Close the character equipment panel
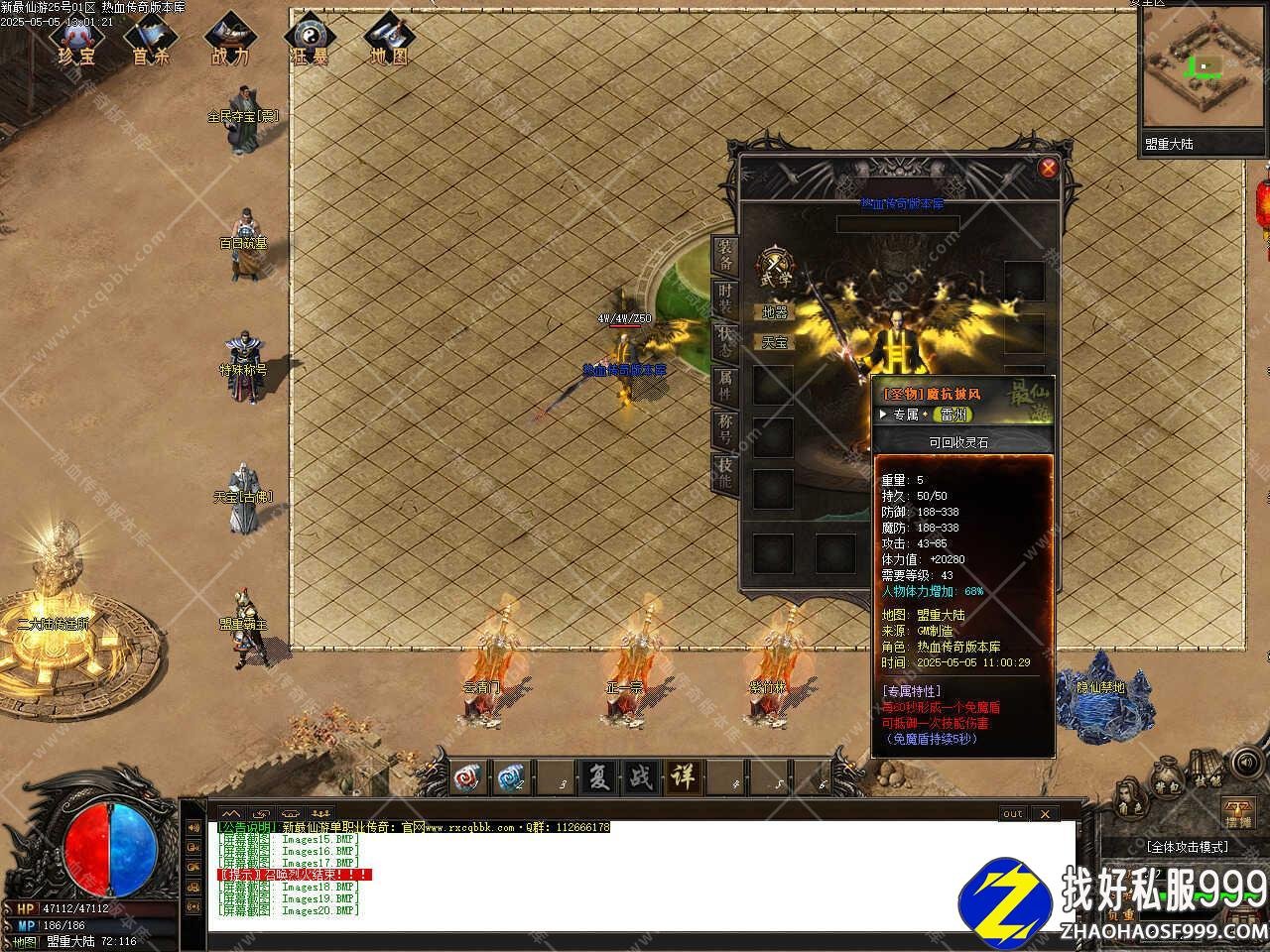This screenshot has width=1270, height=952. pos(1048,168)
